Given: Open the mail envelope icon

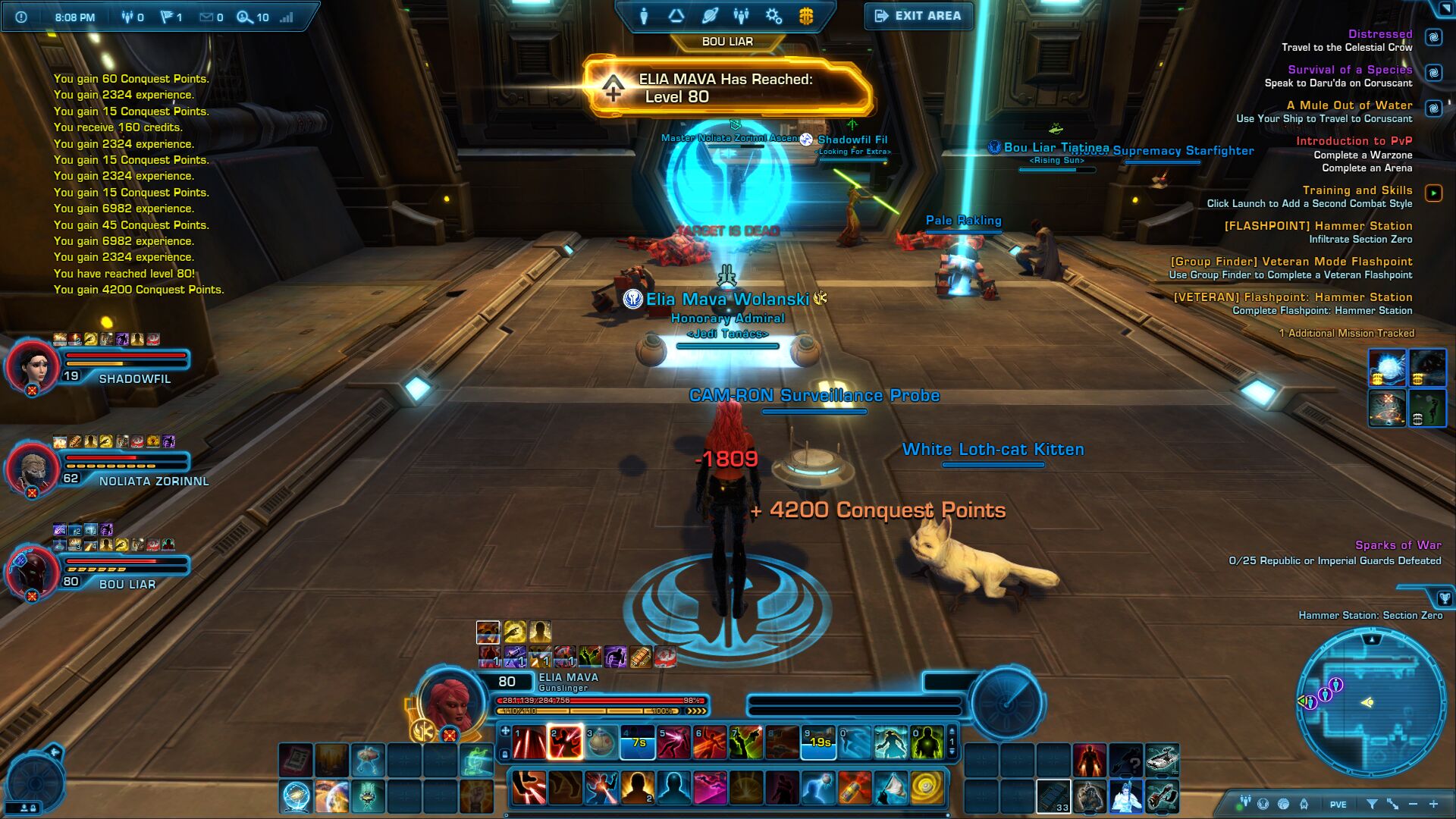Looking at the screenshot, I should 206,17.
